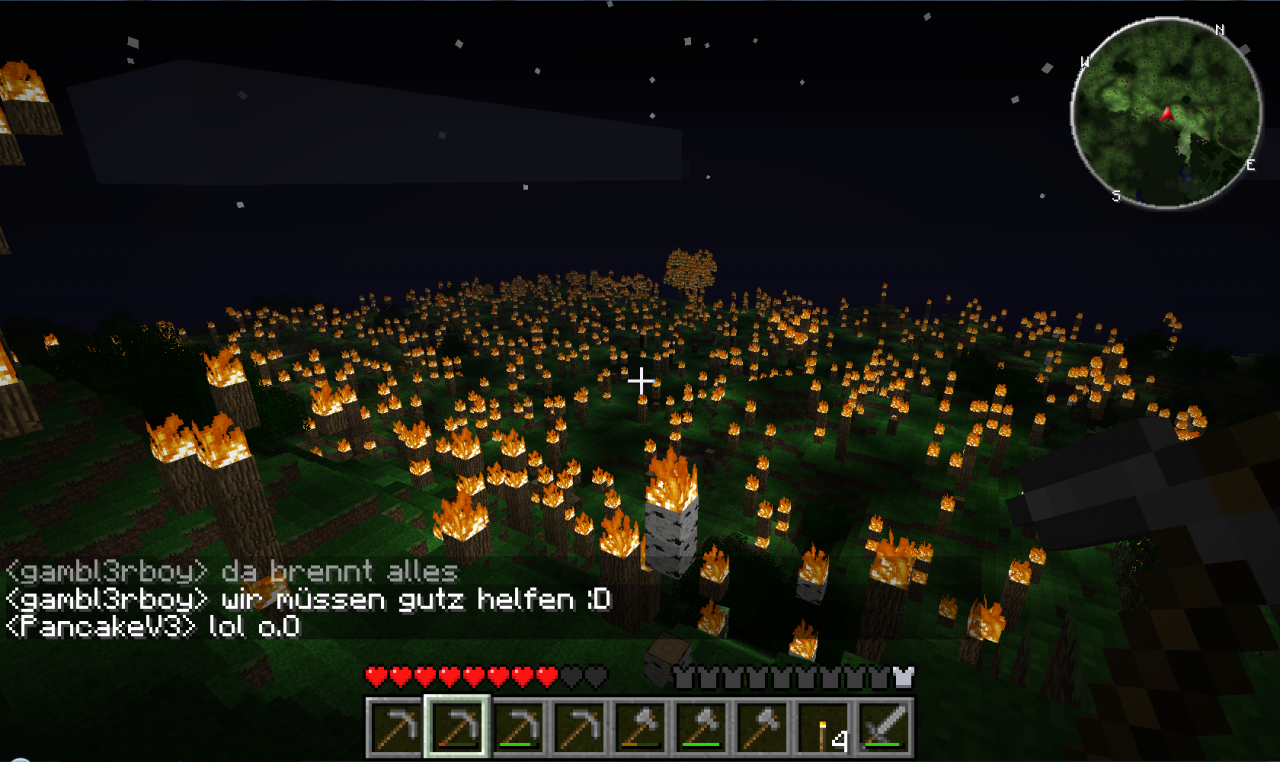Click the durability bar under the selected pickaxe
Screen dimensions: 1280x762
click(459, 743)
